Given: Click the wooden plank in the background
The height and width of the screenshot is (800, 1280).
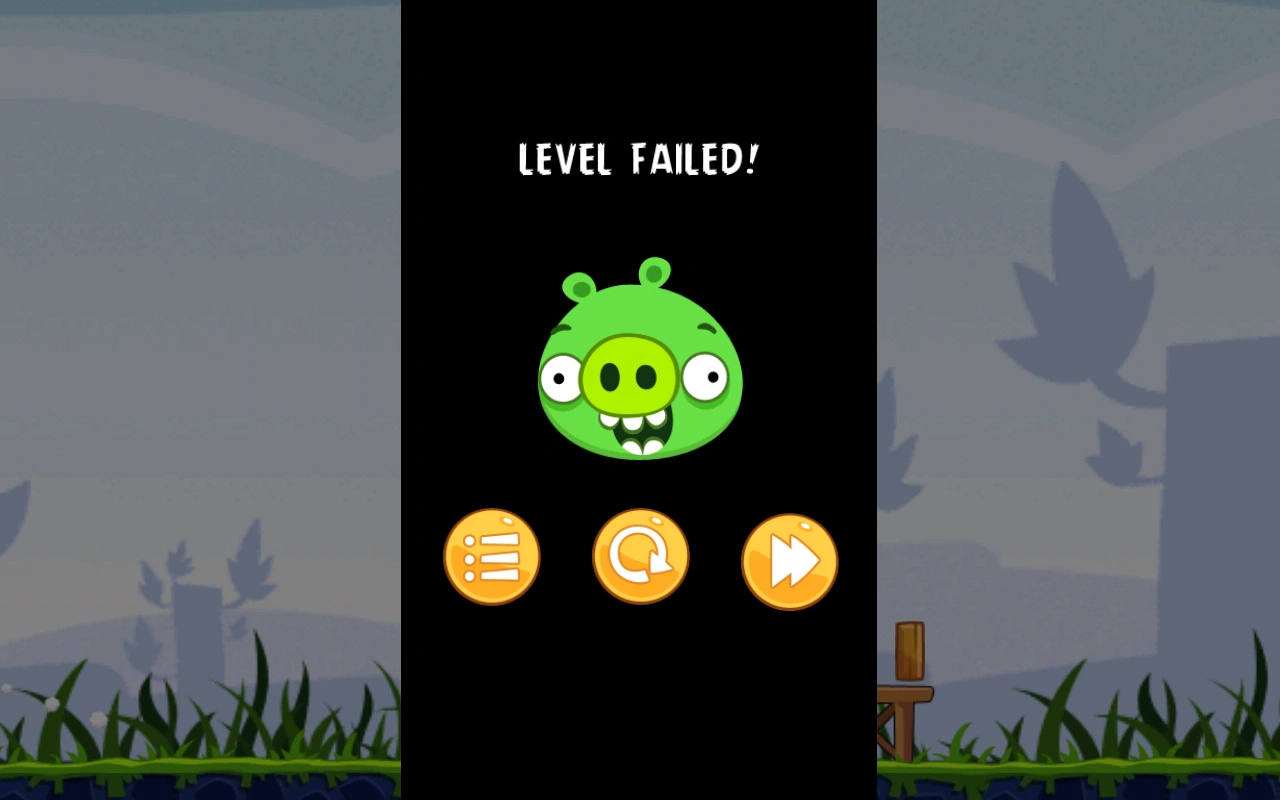Looking at the screenshot, I should click(912, 650).
